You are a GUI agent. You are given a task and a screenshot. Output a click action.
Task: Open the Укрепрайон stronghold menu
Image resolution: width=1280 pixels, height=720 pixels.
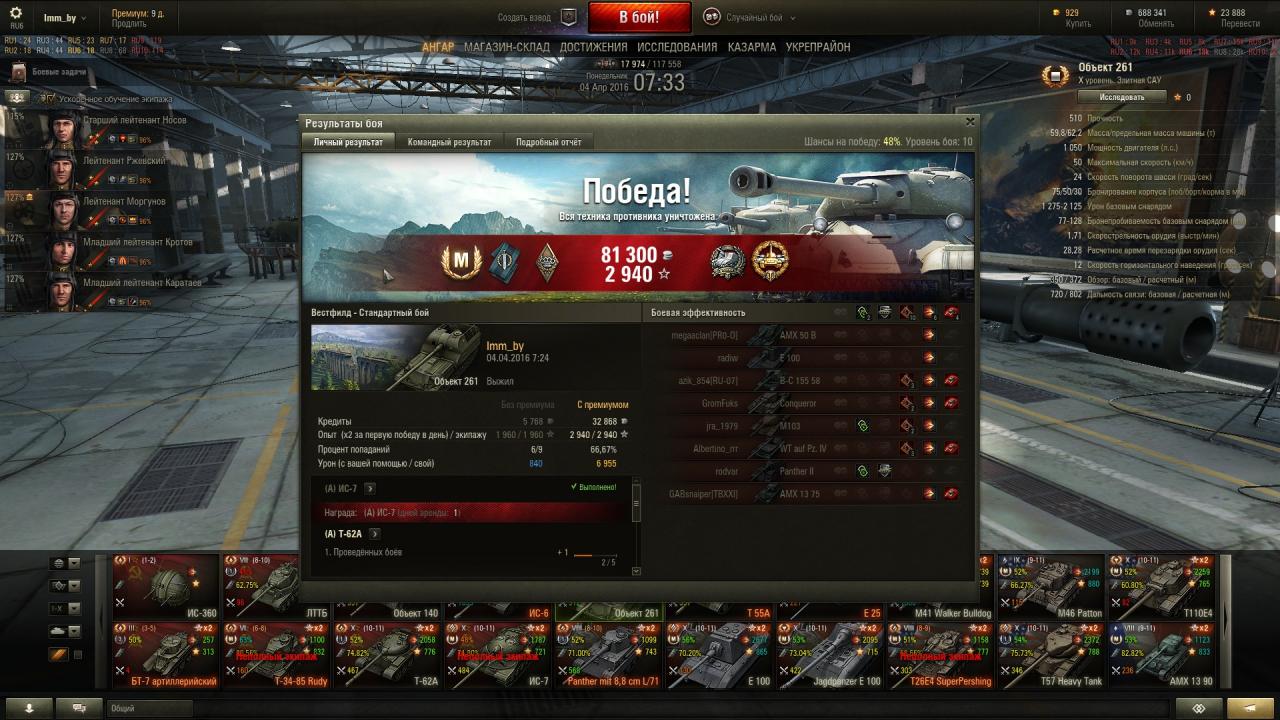(818, 47)
